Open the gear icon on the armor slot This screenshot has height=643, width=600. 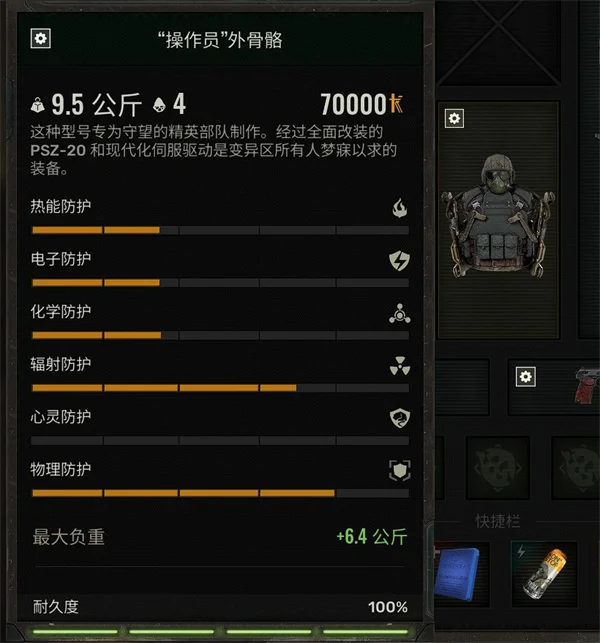454,119
